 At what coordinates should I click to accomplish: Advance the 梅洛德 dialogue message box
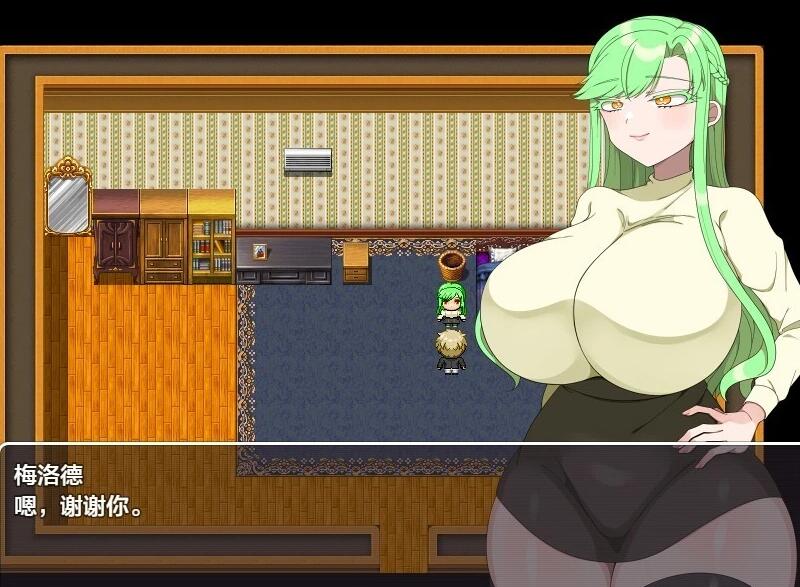click(250, 490)
